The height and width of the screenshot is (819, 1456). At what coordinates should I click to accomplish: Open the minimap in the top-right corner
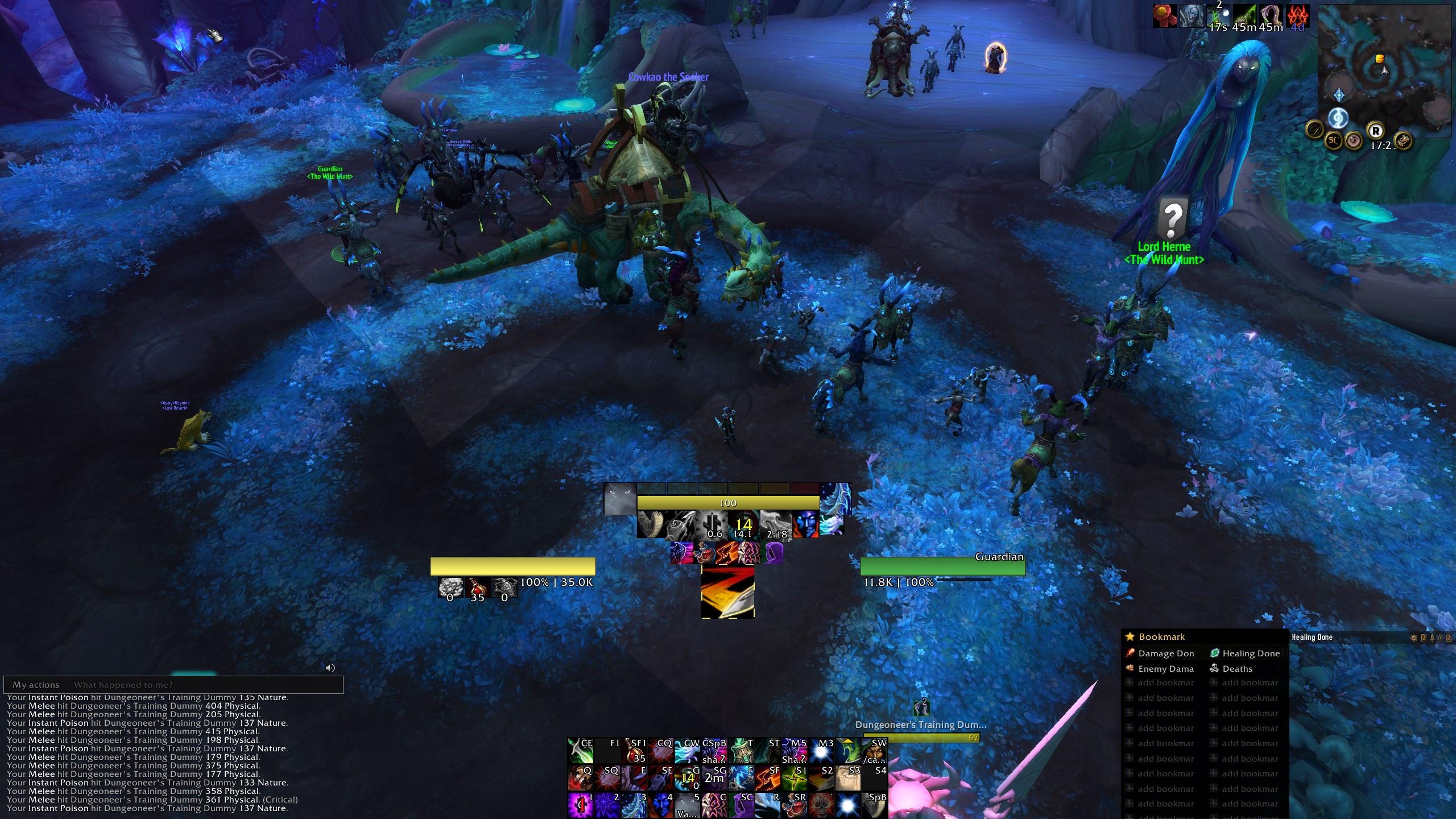point(1385,68)
